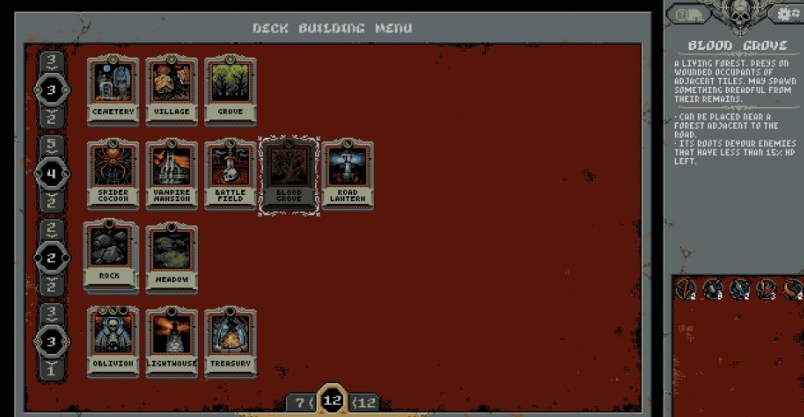Select the Road Lantern card
Screen dimensions: 804x417
348,175
